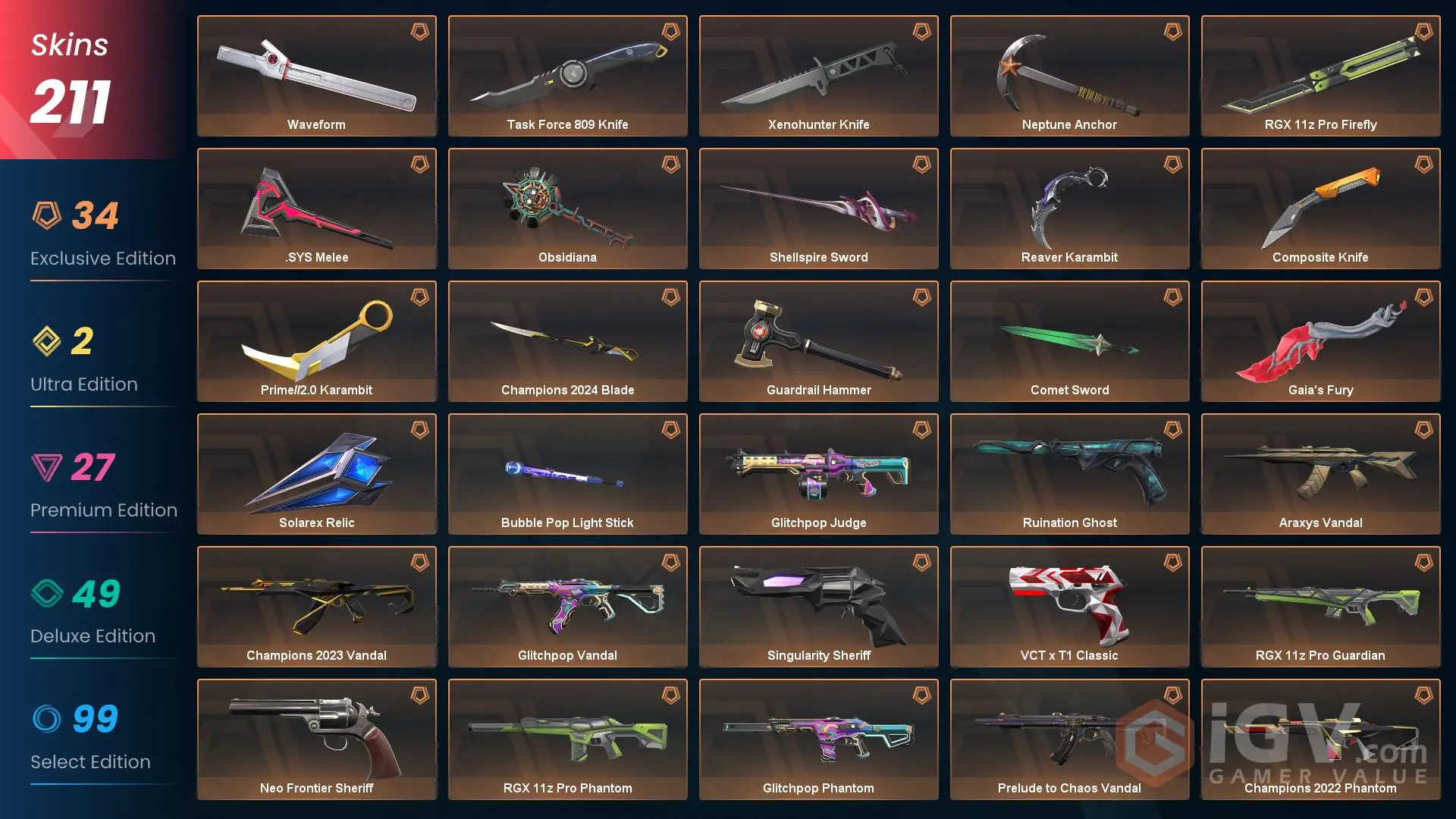The width and height of the screenshot is (1456, 819).
Task: Click the Solarex Relic name label
Action: (316, 522)
